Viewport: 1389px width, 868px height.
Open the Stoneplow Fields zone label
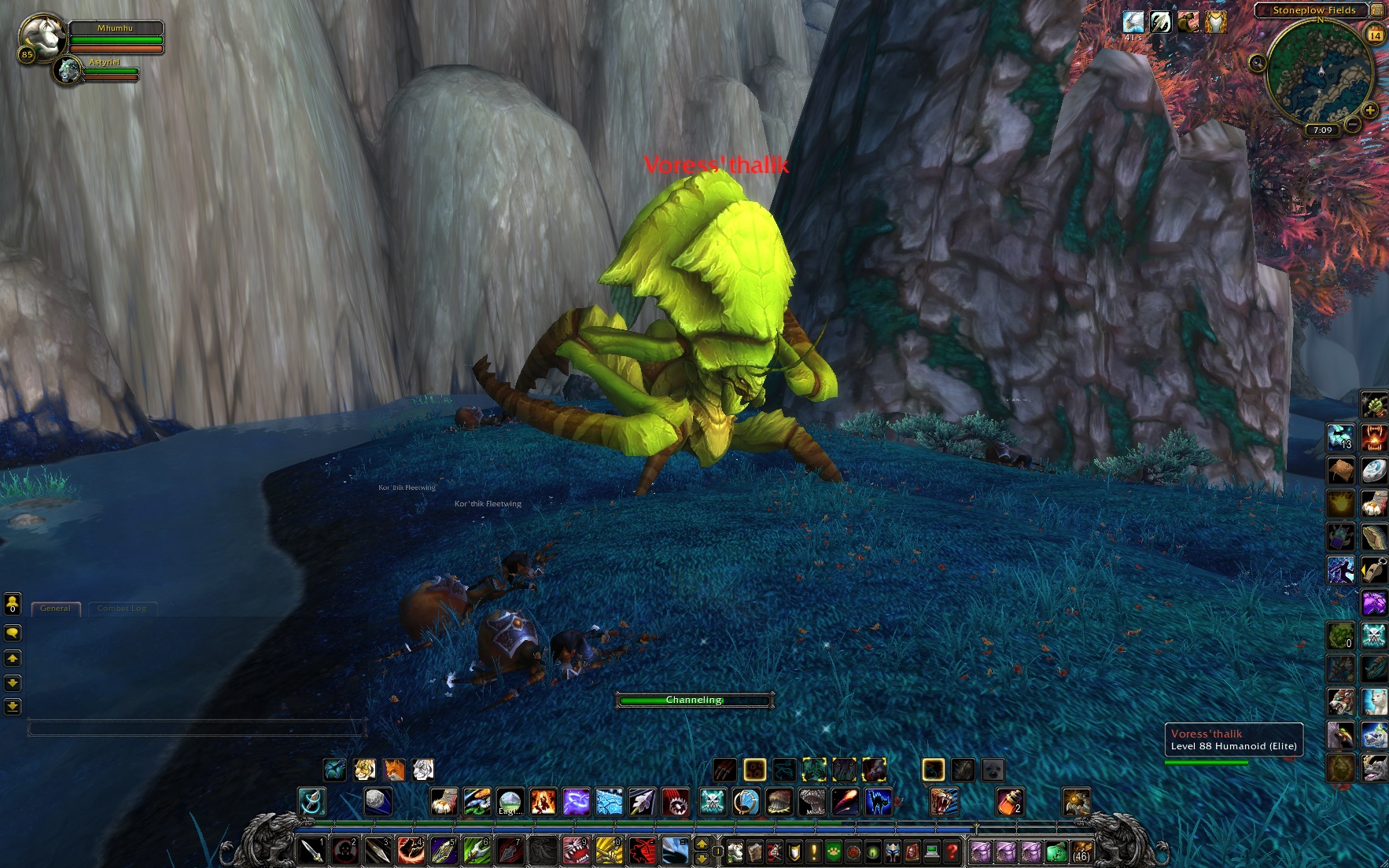1313,10
